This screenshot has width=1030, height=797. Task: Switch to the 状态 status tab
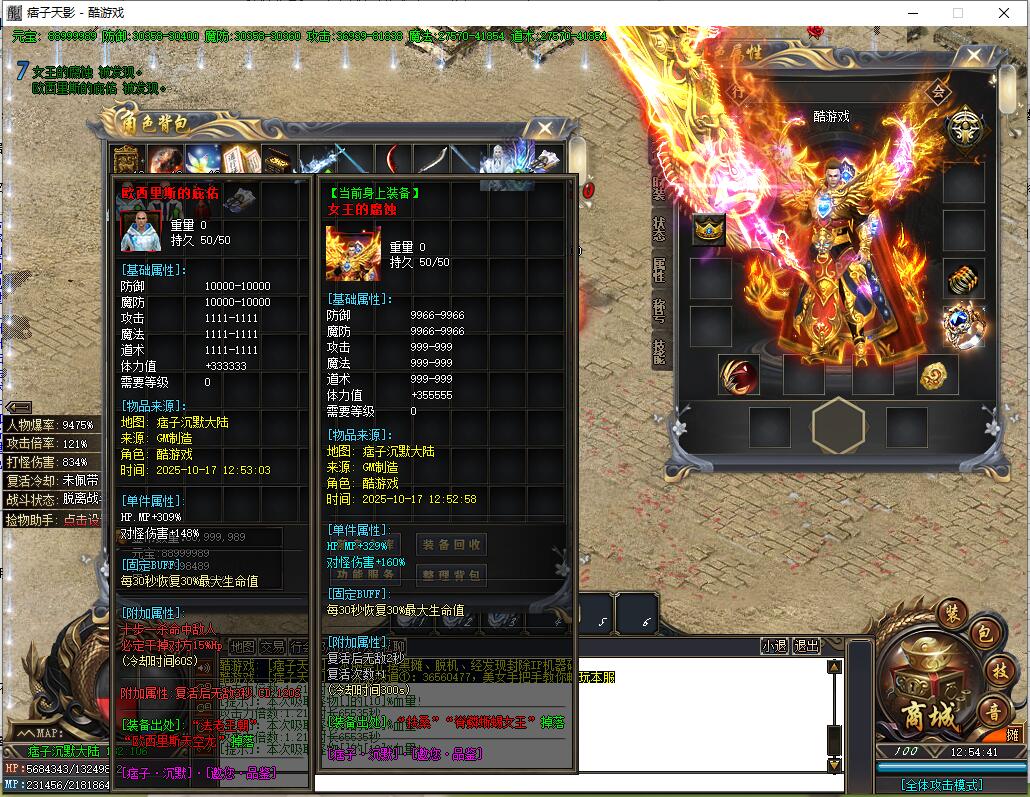click(x=659, y=228)
